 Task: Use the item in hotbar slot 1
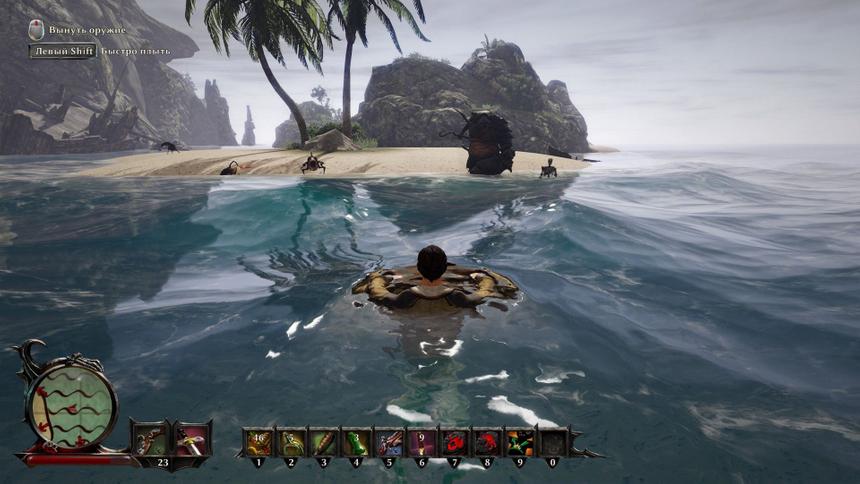258,442
